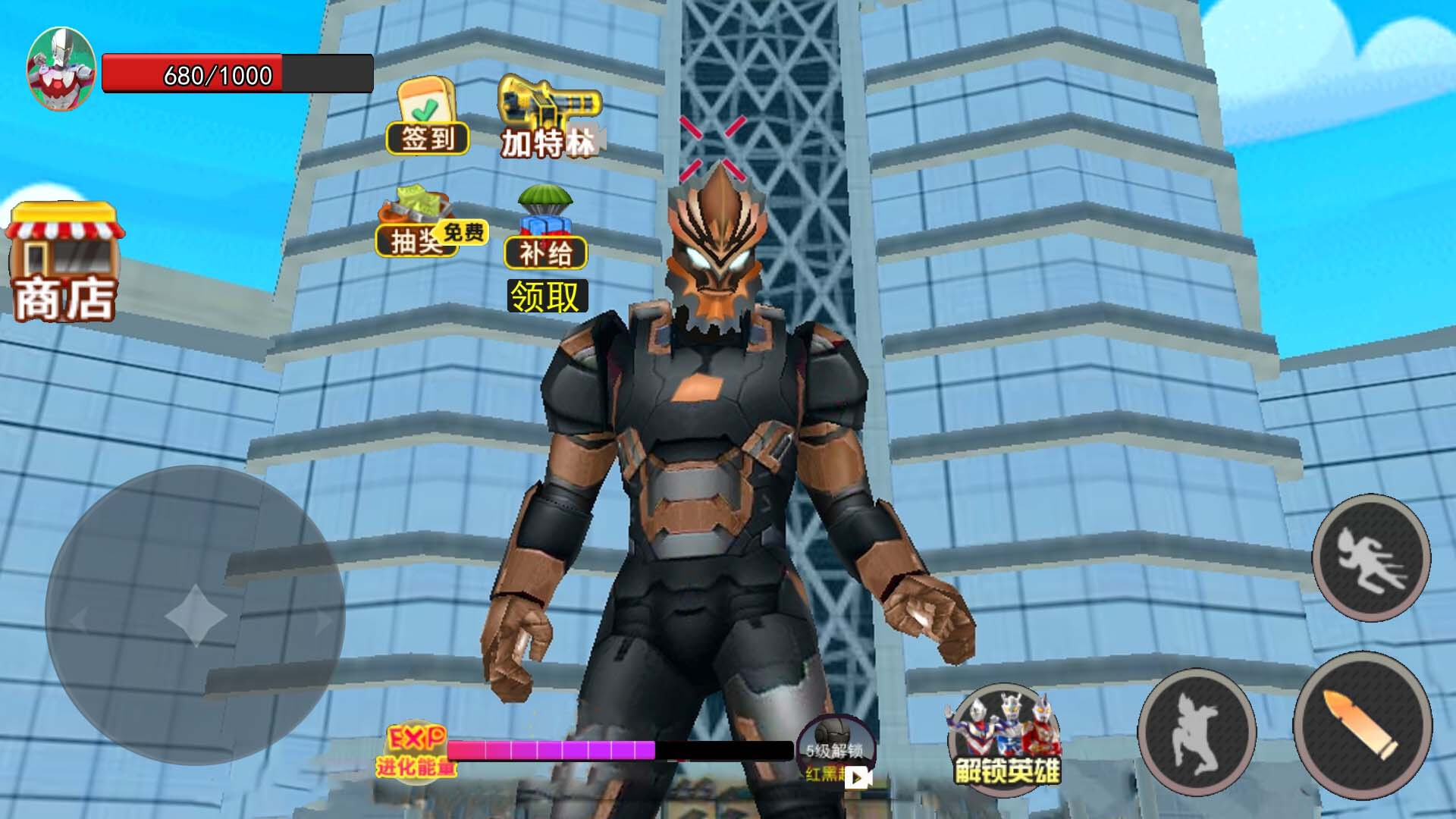Open the 签到 daily check-in
The image size is (1456, 819).
click(x=427, y=118)
